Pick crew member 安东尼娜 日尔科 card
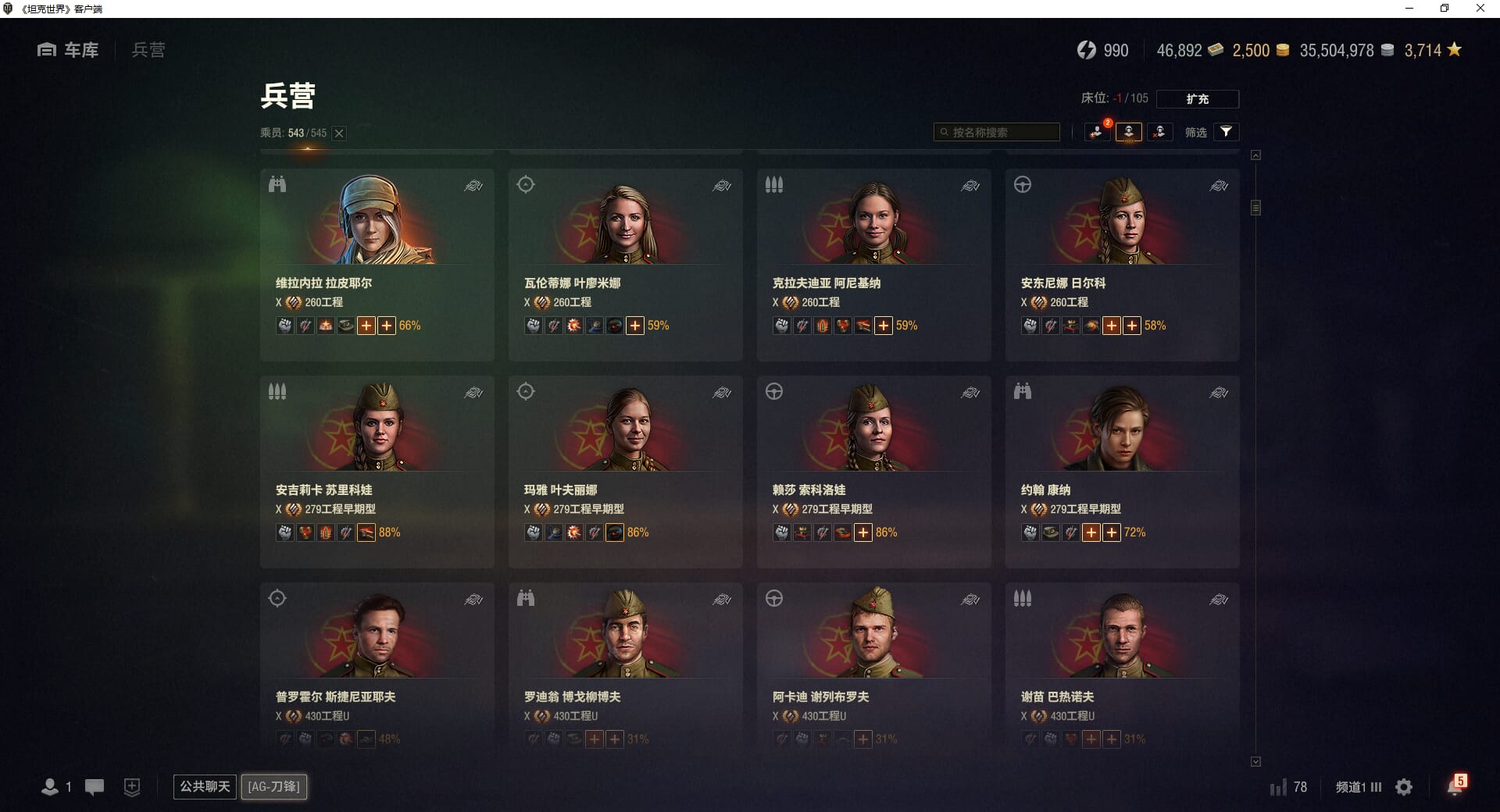The height and width of the screenshot is (812, 1500). point(1122,264)
